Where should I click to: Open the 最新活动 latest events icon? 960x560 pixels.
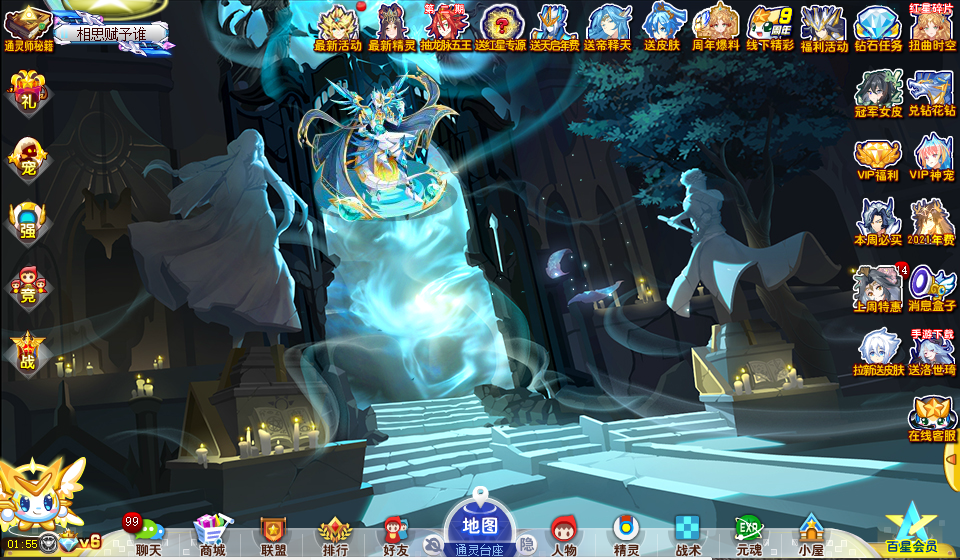(337, 27)
